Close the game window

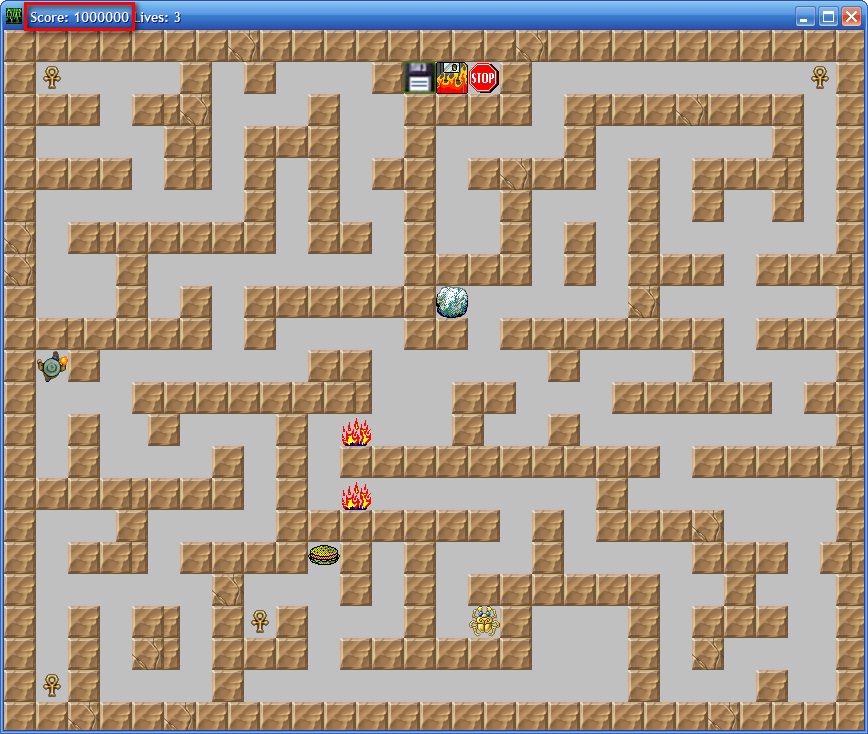(851, 16)
